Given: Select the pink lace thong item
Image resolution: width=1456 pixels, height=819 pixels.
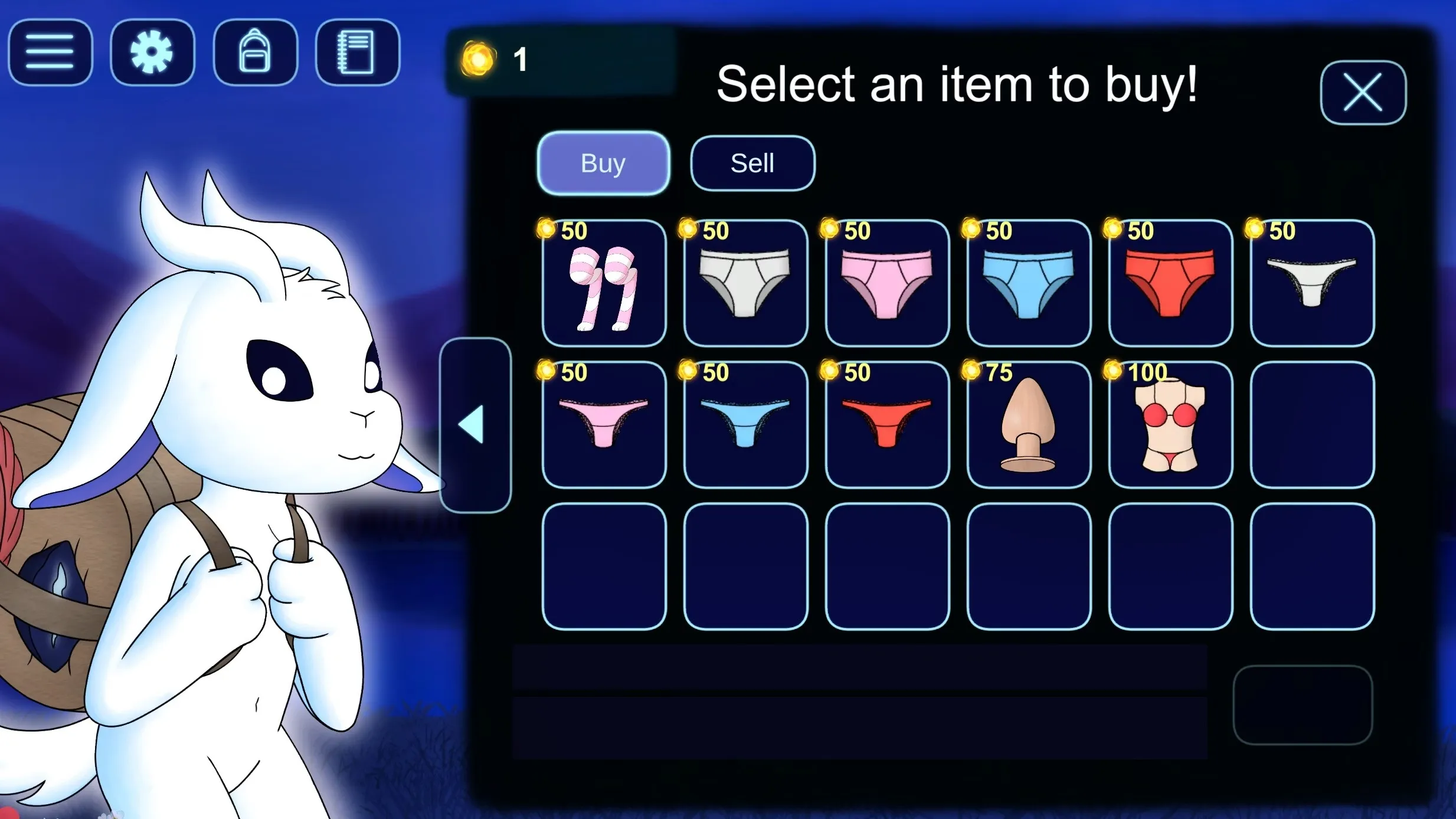Looking at the screenshot, I should click(x=604, y=425).
